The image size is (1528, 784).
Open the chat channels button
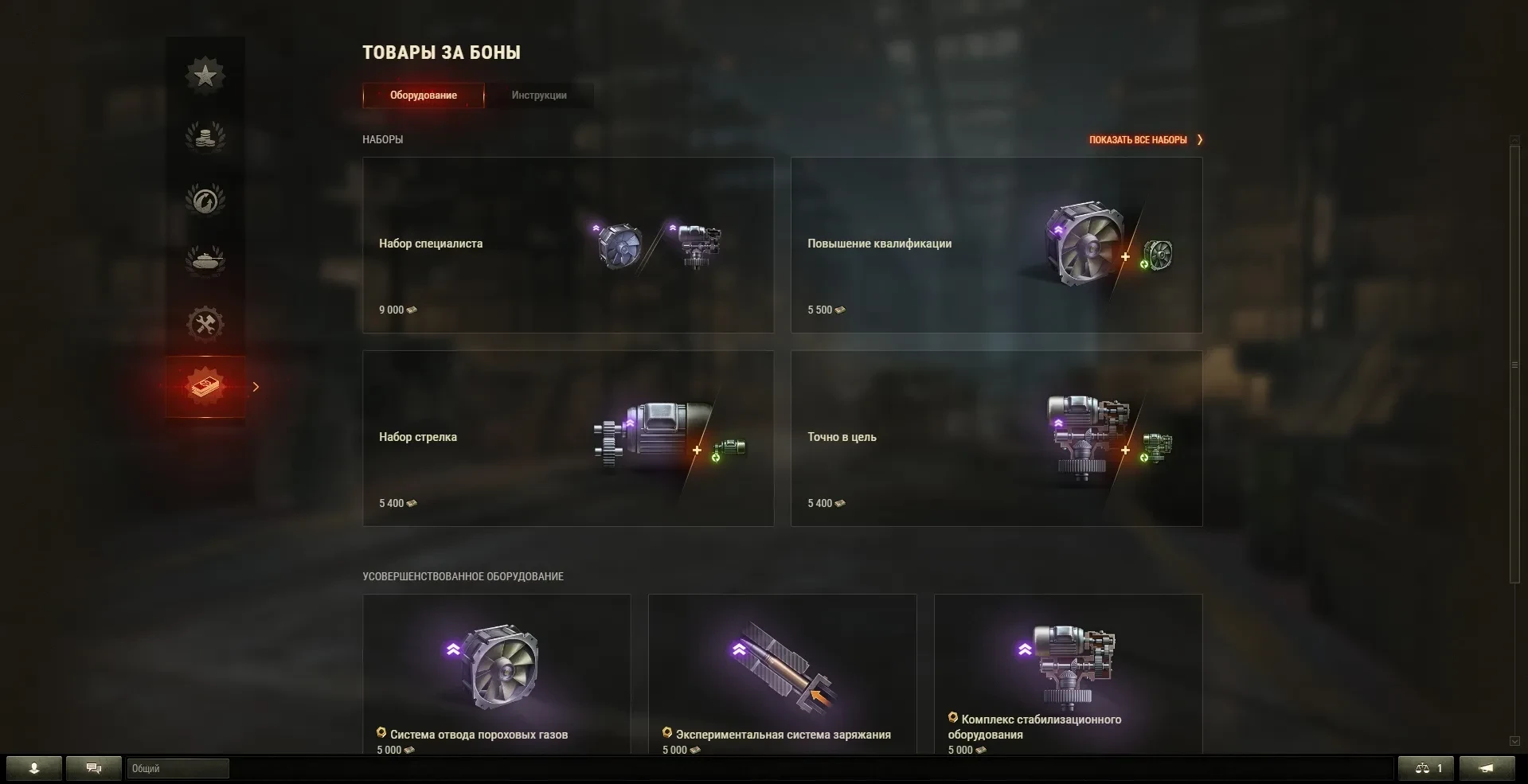[94, 768]
